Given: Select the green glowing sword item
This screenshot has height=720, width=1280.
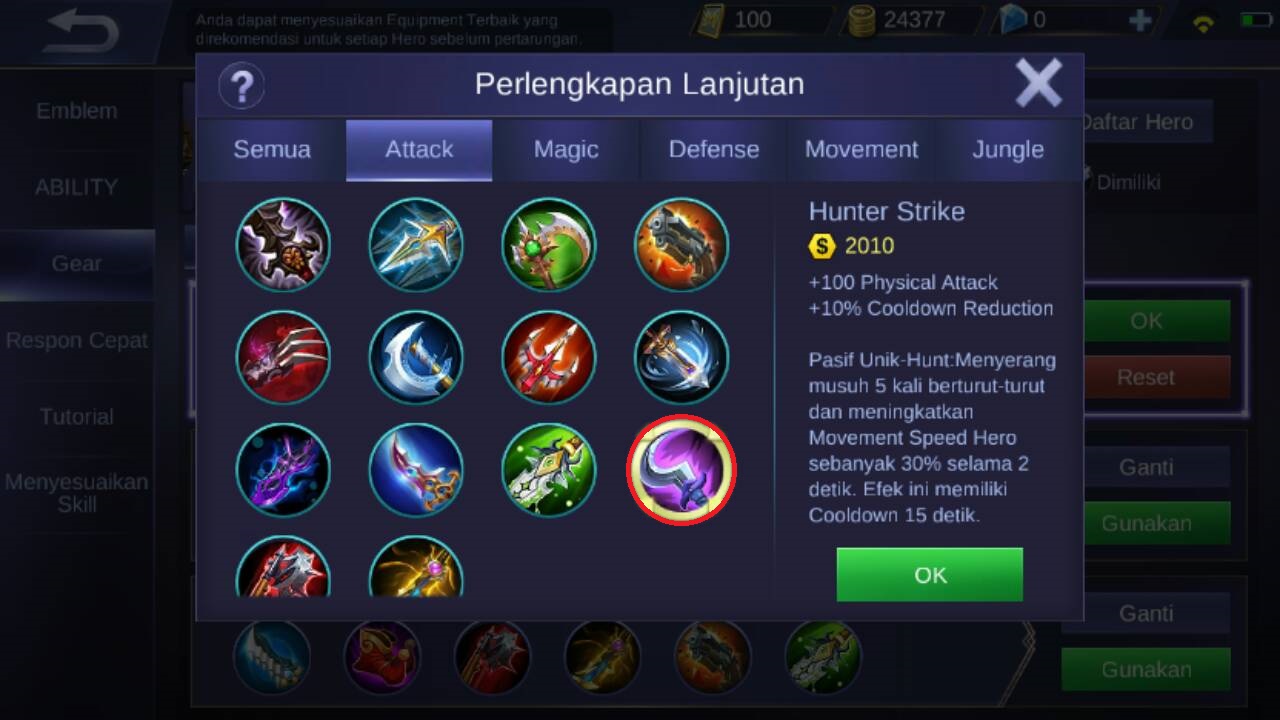Looking at the screenshot, I should click(548, 470).
